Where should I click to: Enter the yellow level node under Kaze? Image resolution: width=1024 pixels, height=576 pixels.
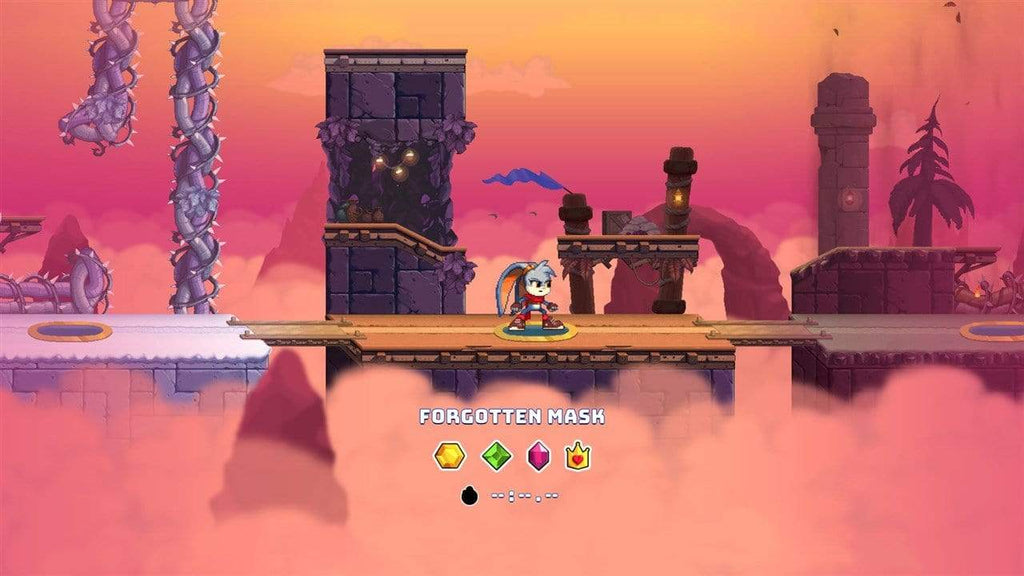coord(535,331)
